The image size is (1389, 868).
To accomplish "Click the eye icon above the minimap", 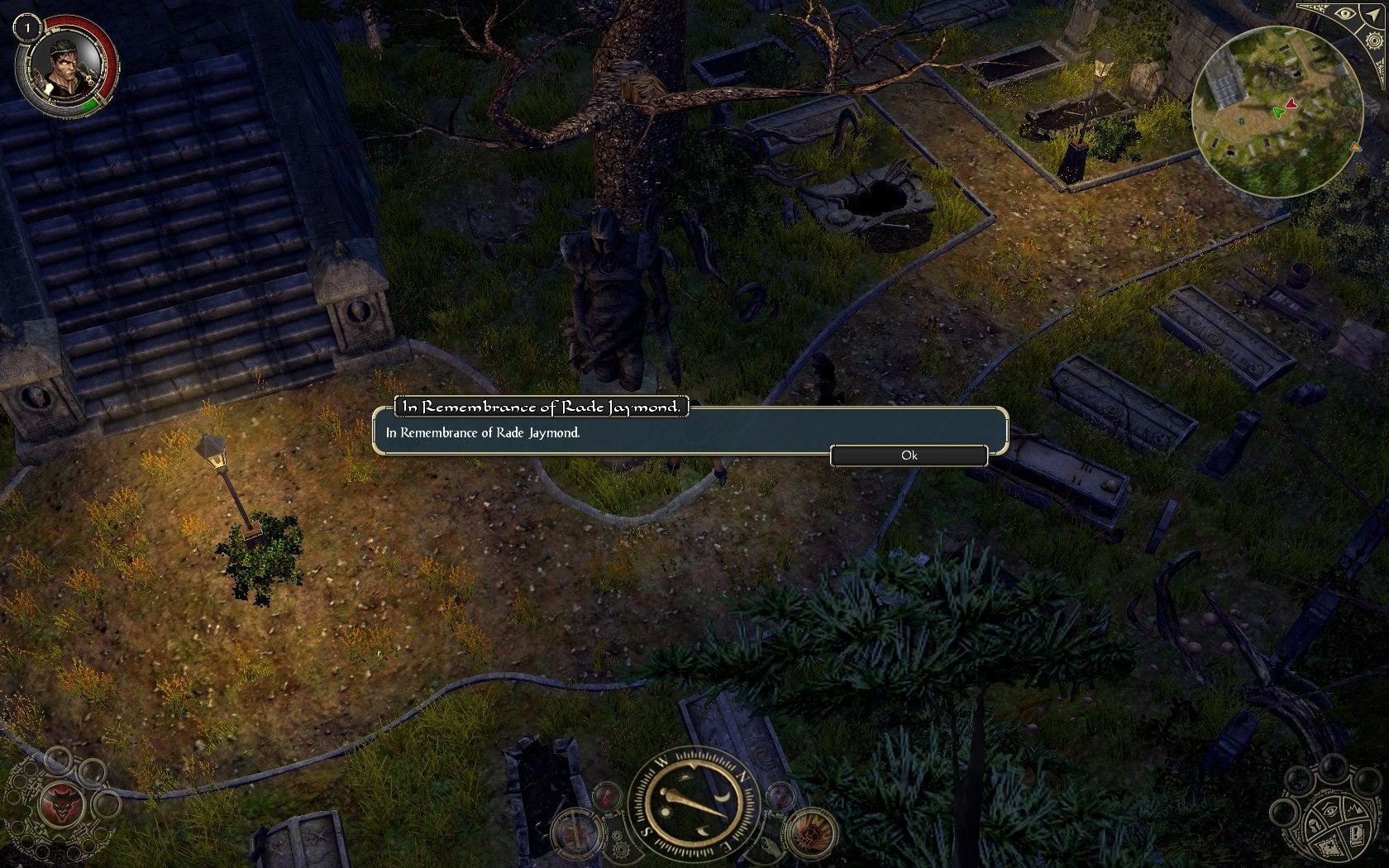I will (1345, 13).
